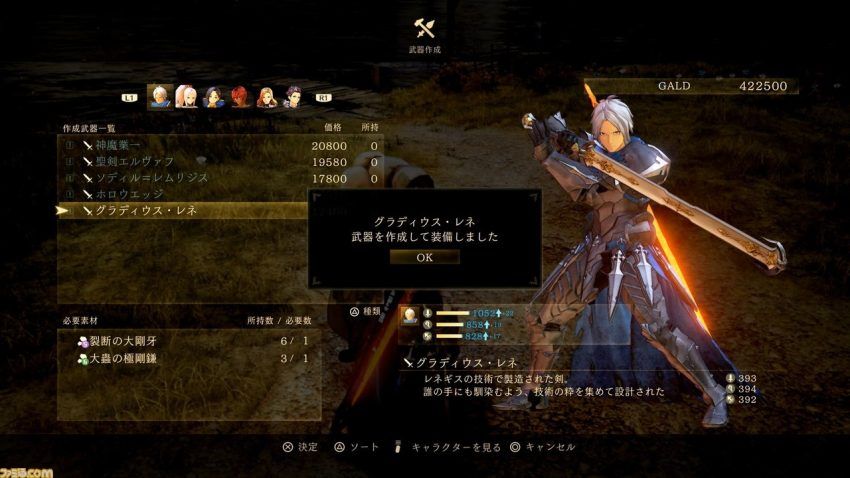Viewport: 850px width, 478px height.
Task: Choose the dark curly-haired man portrait
Action: (x=293, y=96)
